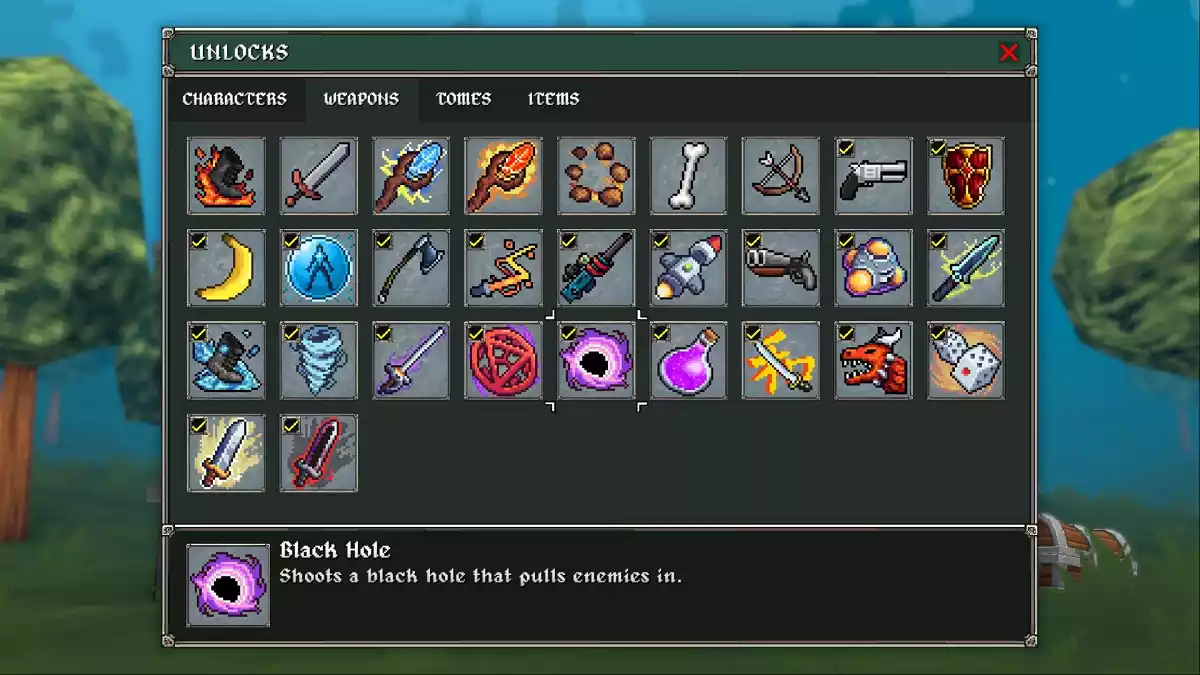Select the flaming boot weapon tile
The height and width of the screenshot is (675, 1200).
(226, 176)
